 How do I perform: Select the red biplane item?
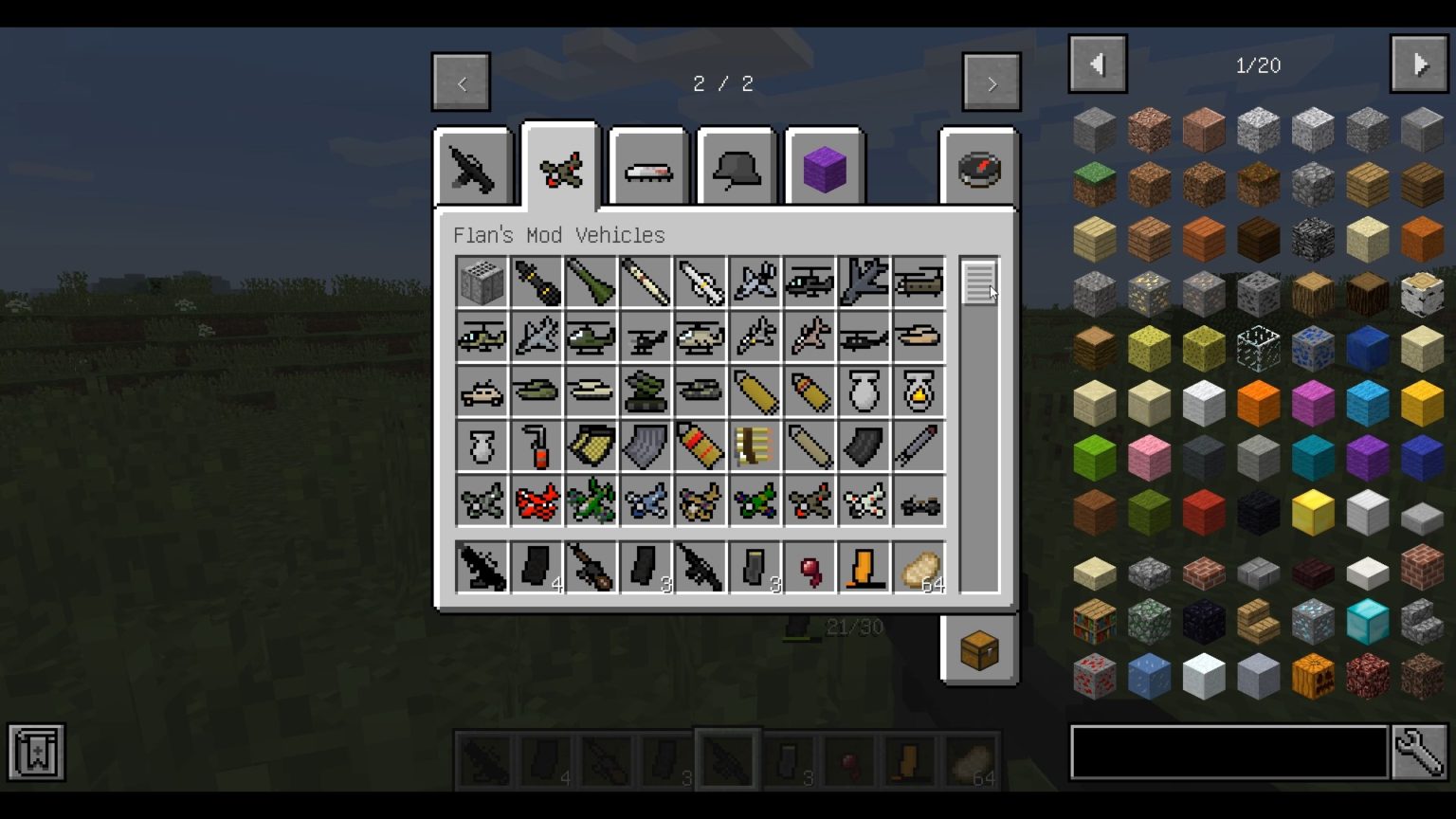536,501
